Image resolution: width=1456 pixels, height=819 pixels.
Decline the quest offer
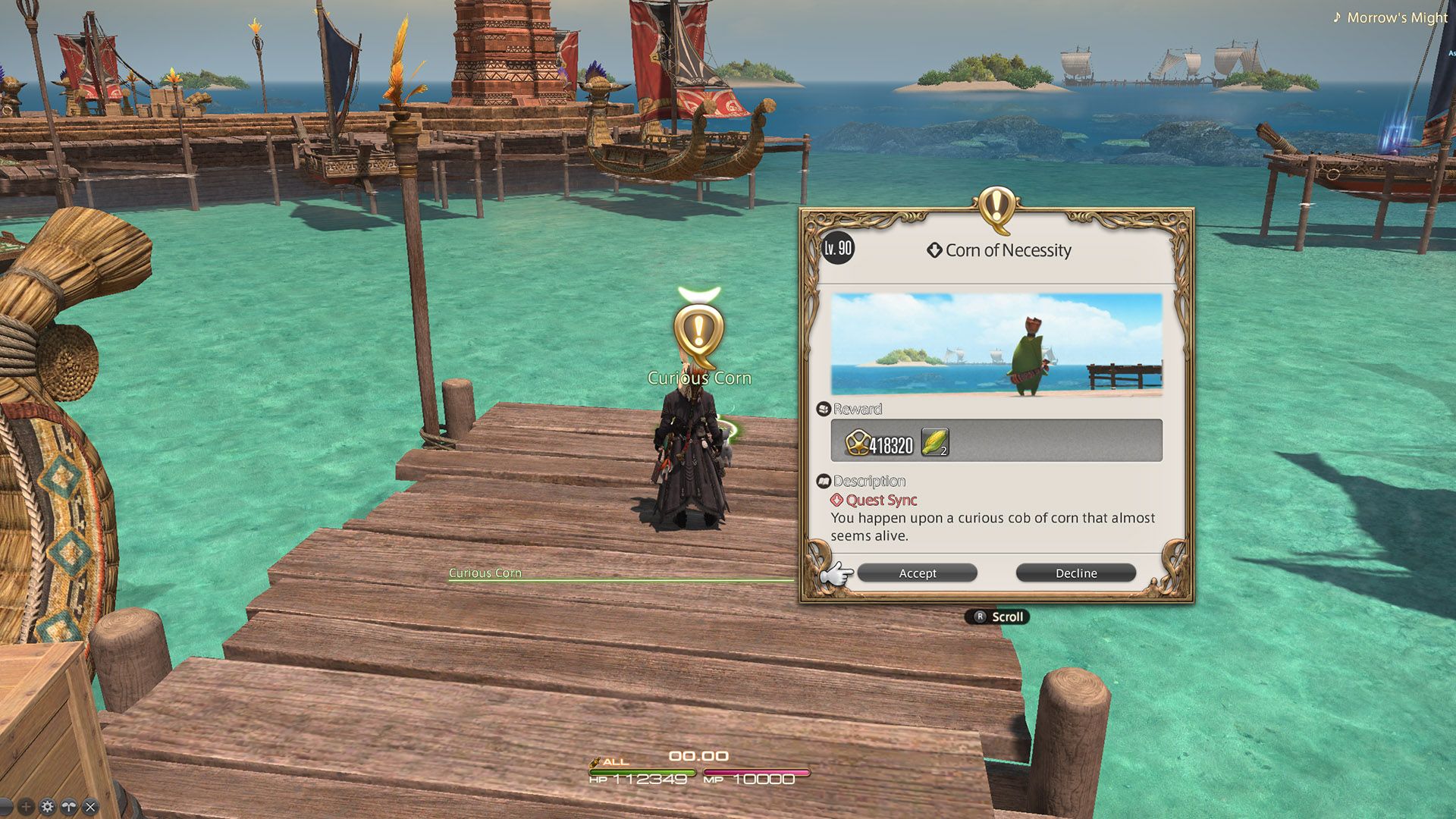point(1076,573)
